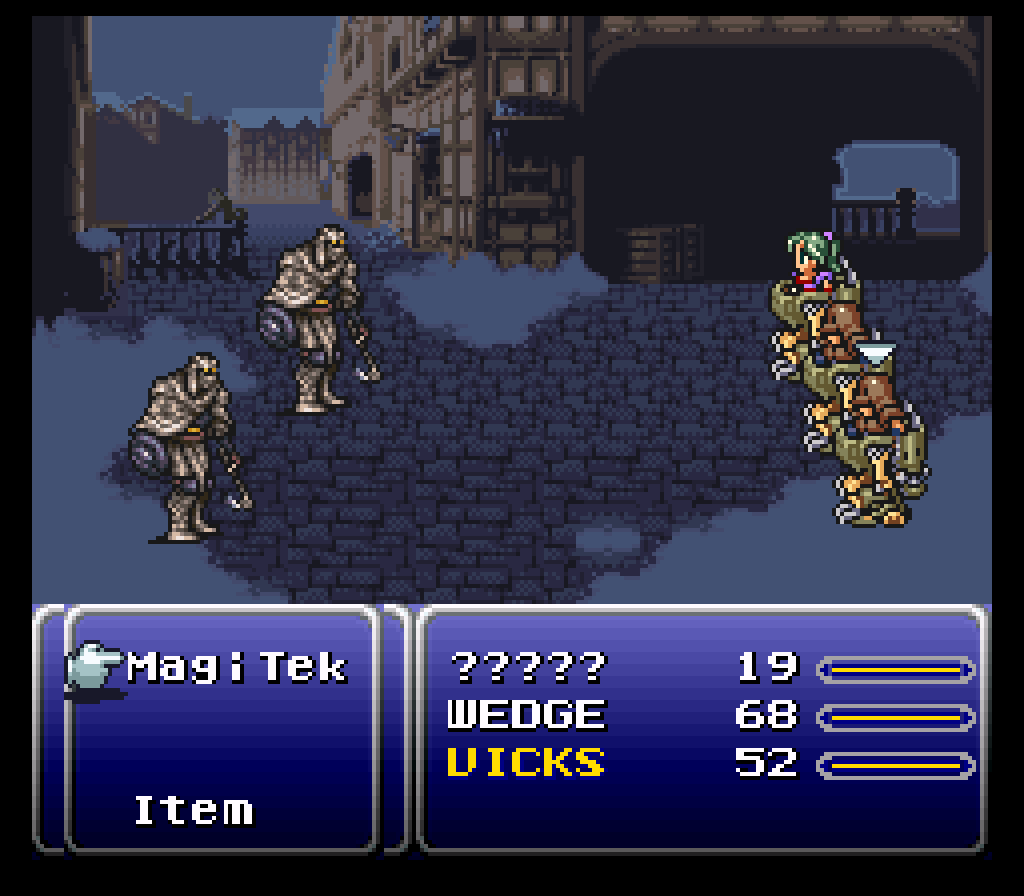The width and height of the screenshot is (1024, 896).
Task: Choose the Item command
Action: pos(193,809)
